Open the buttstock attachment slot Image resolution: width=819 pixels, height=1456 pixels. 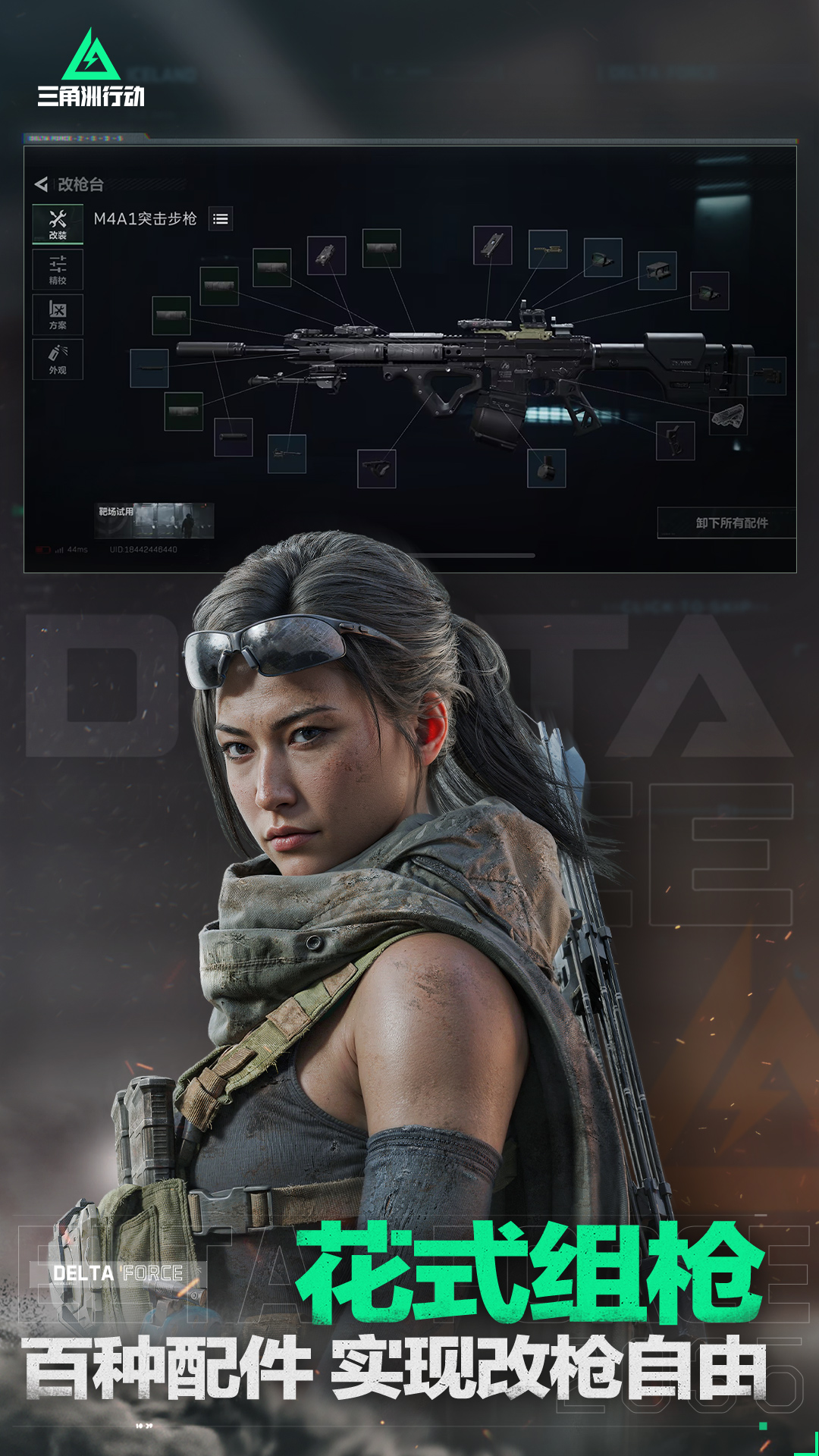pos(767,376)
